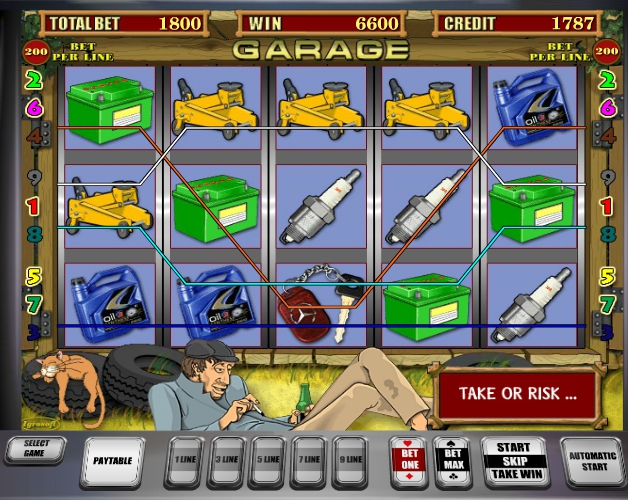The image size is (628, 500).
Task: Click the Bet One button
Action: [407, 460]
